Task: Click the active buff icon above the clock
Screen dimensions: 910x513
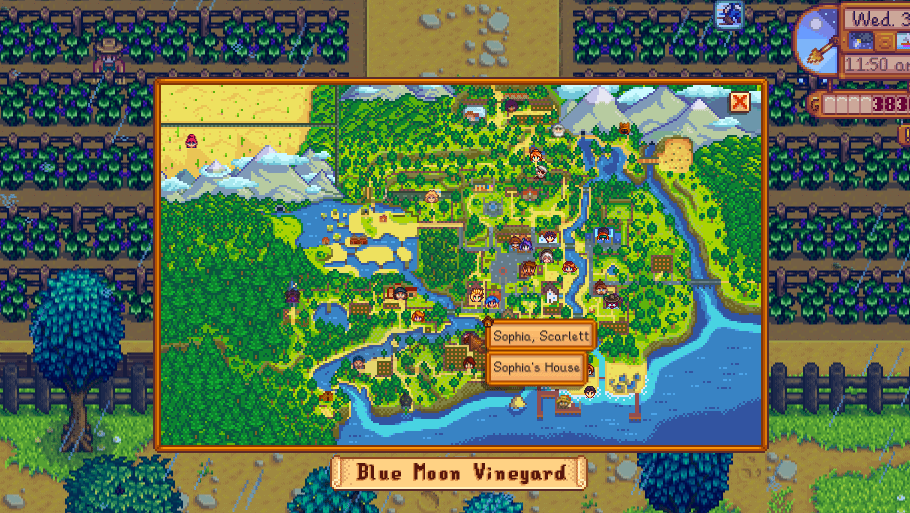Action: pyautogui.click(x=729, y=13)
